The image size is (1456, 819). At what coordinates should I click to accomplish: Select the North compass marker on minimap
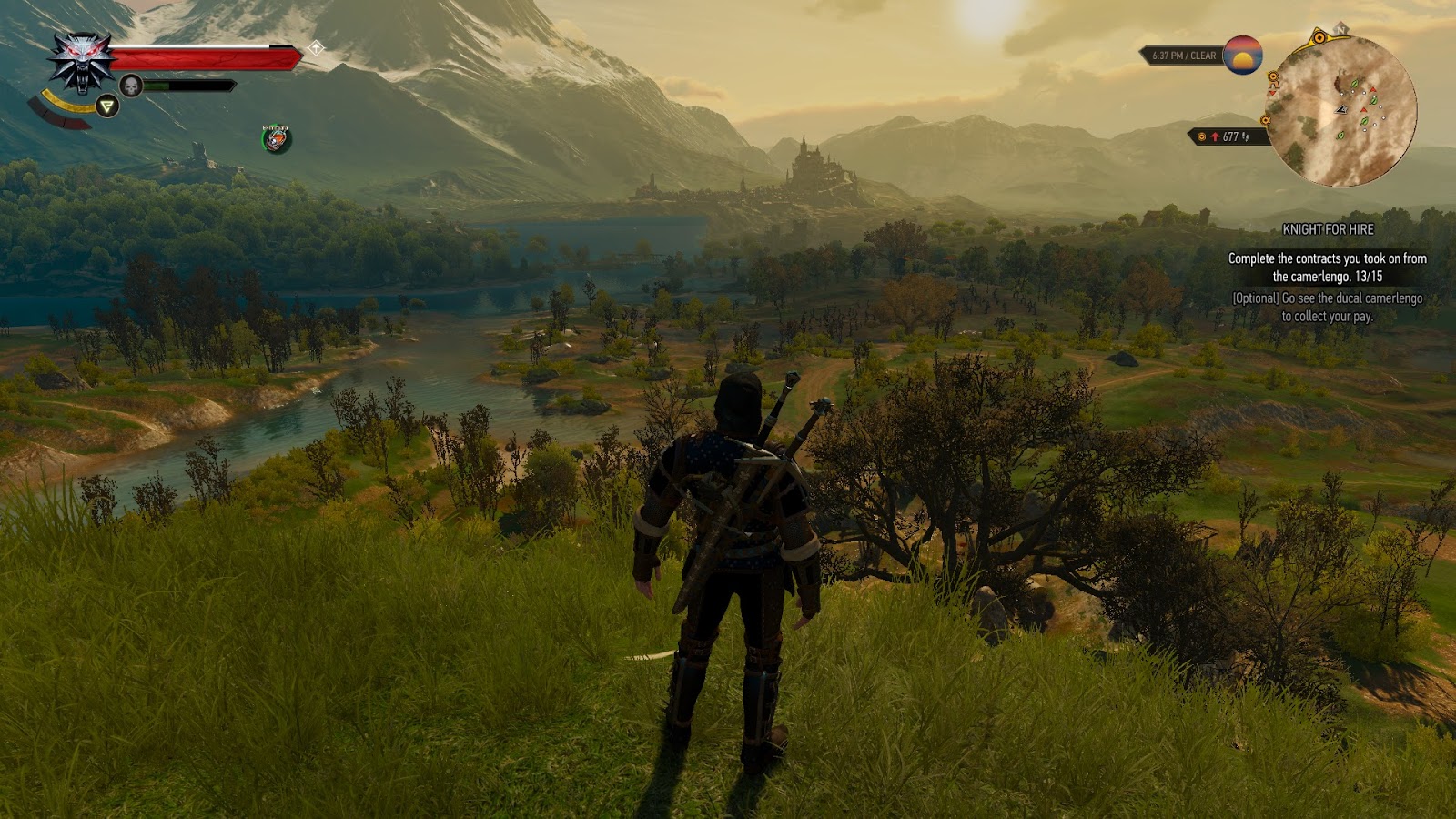[1341, 30]
